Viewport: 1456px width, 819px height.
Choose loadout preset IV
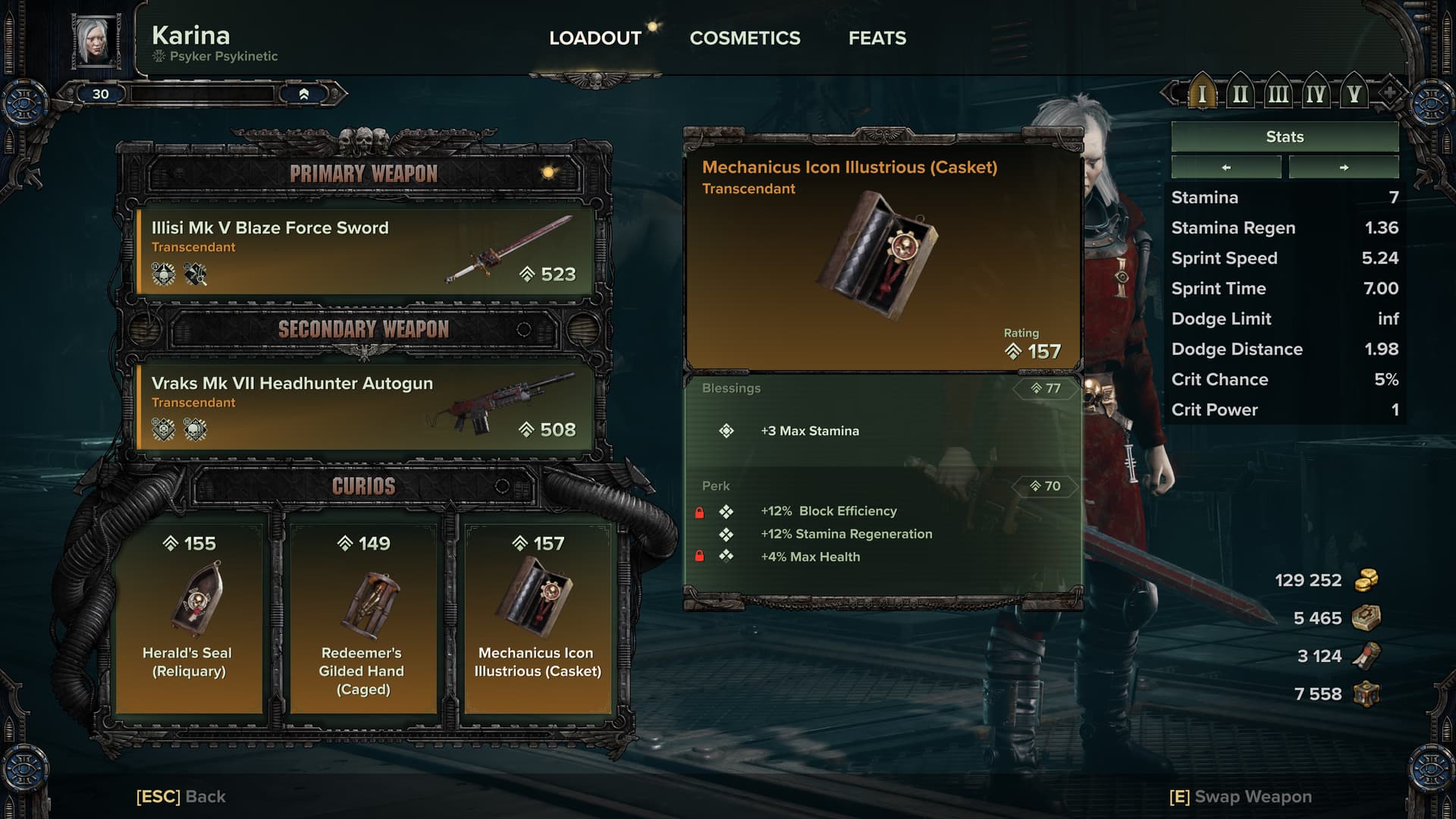tap(1316, 94)
